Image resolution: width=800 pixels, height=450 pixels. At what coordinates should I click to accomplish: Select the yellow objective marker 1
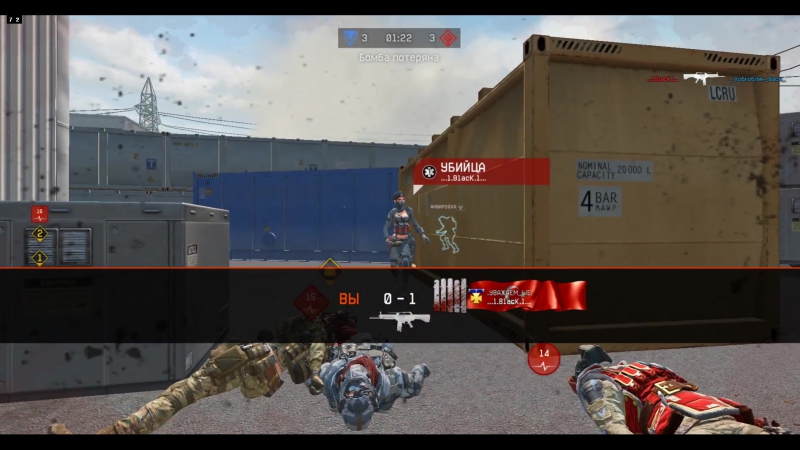click(40, 258)
